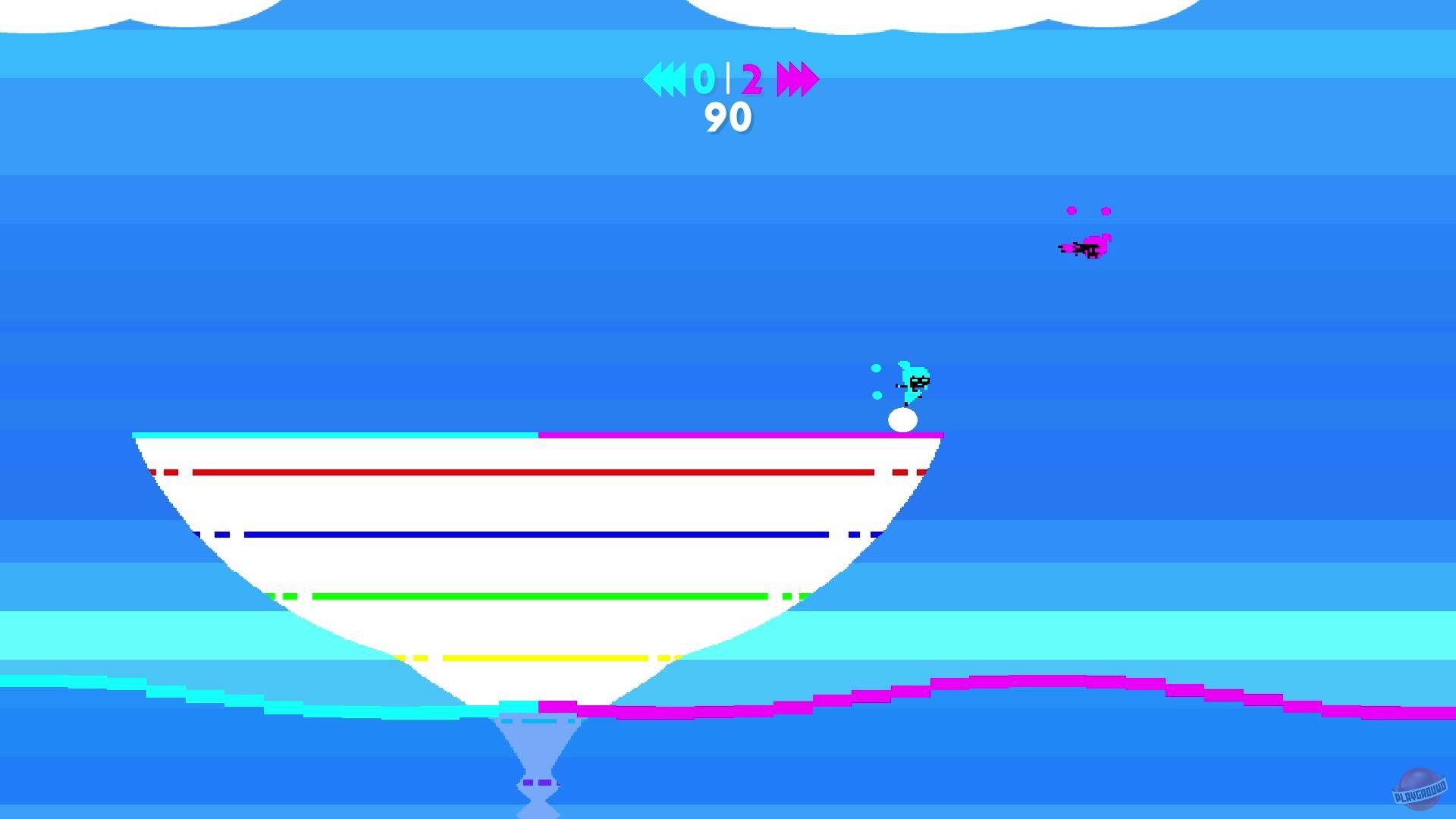Viewport: 1456px width, 819px height.
Task: Click the whirlpool funnel under the platform
Action: point(538,743)
